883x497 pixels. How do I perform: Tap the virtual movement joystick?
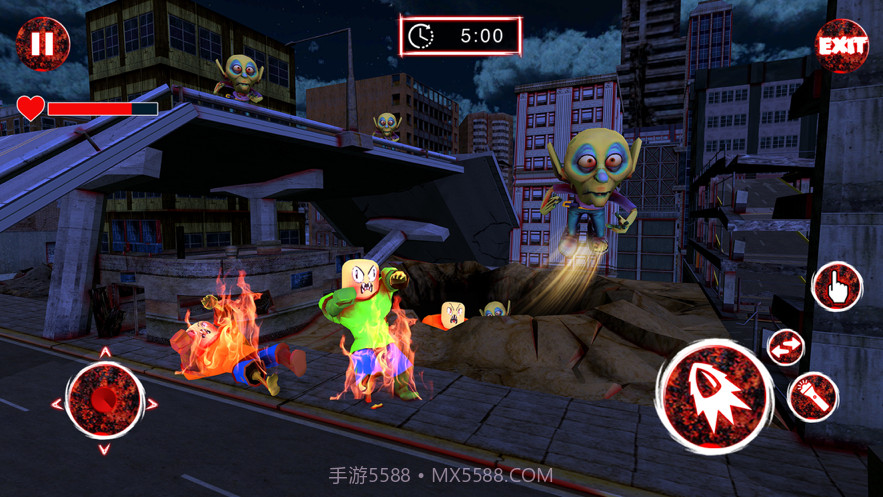tap(104, 400)
